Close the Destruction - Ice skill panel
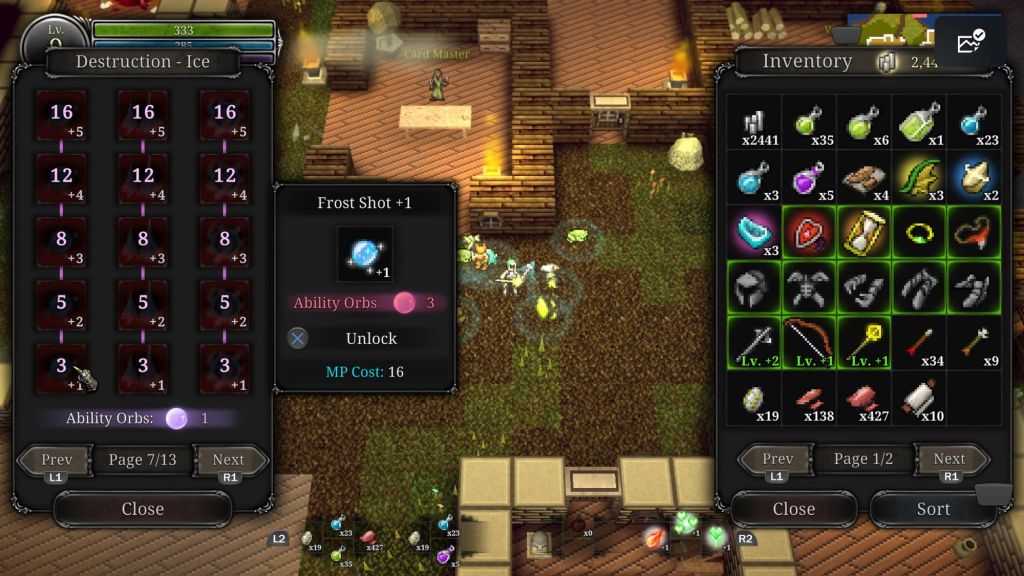1024x576 pixels. pyautogui.click(x=142, y=509)
